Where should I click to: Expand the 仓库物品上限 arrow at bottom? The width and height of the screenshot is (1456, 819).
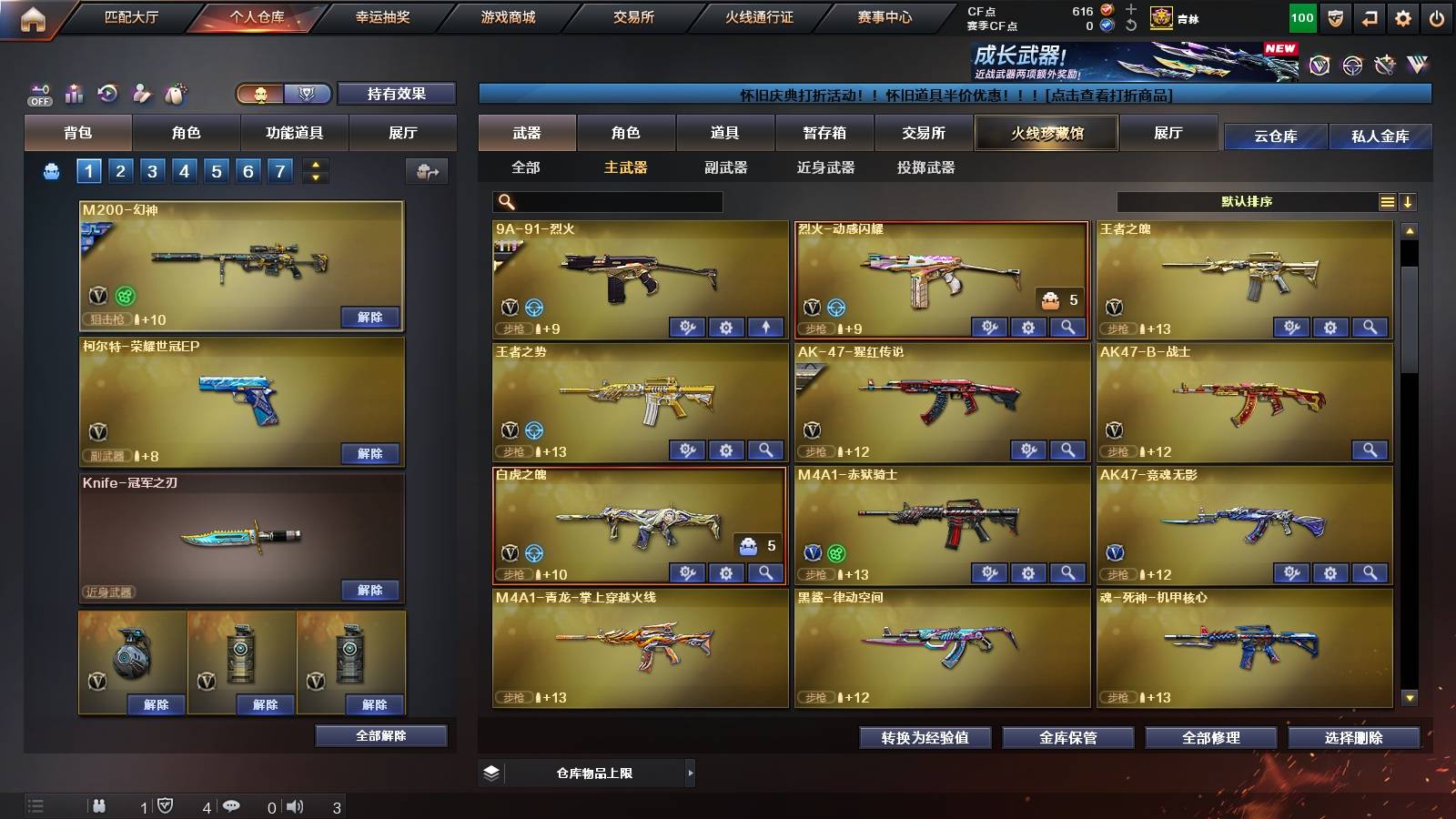click(691, 772)
